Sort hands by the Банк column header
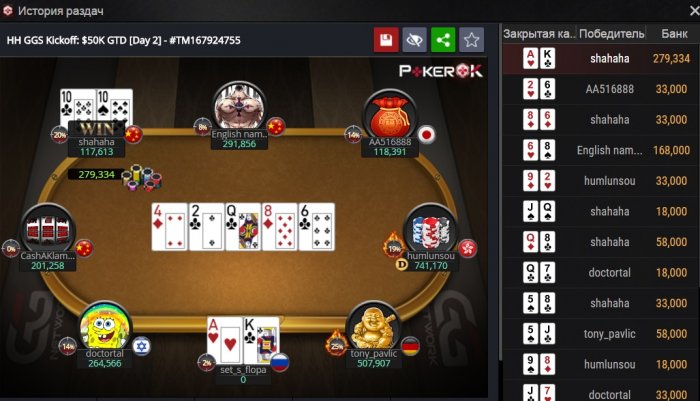The image size is (700, 401). coord(673,33)
